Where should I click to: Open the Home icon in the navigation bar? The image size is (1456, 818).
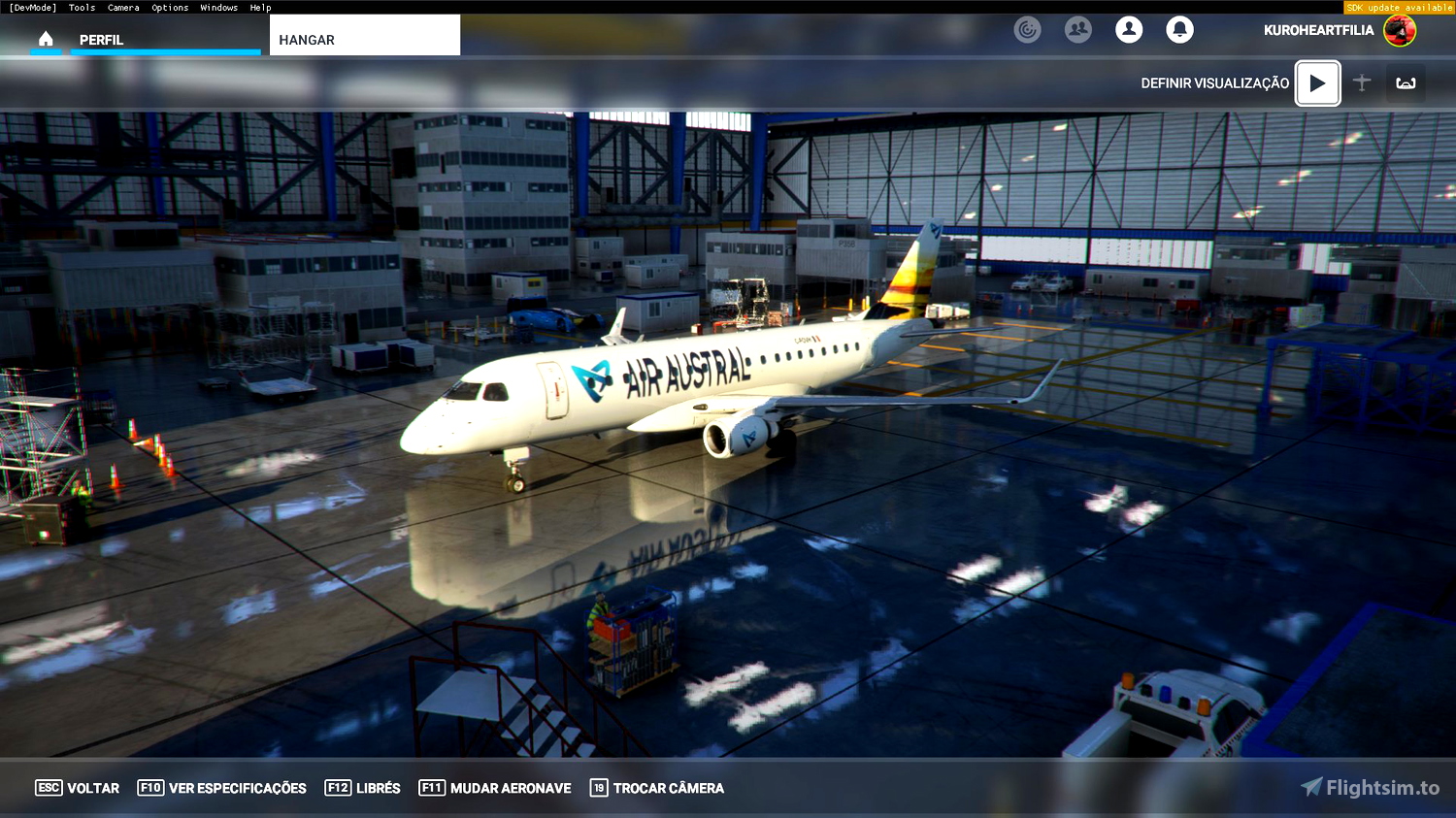point(46,40)
